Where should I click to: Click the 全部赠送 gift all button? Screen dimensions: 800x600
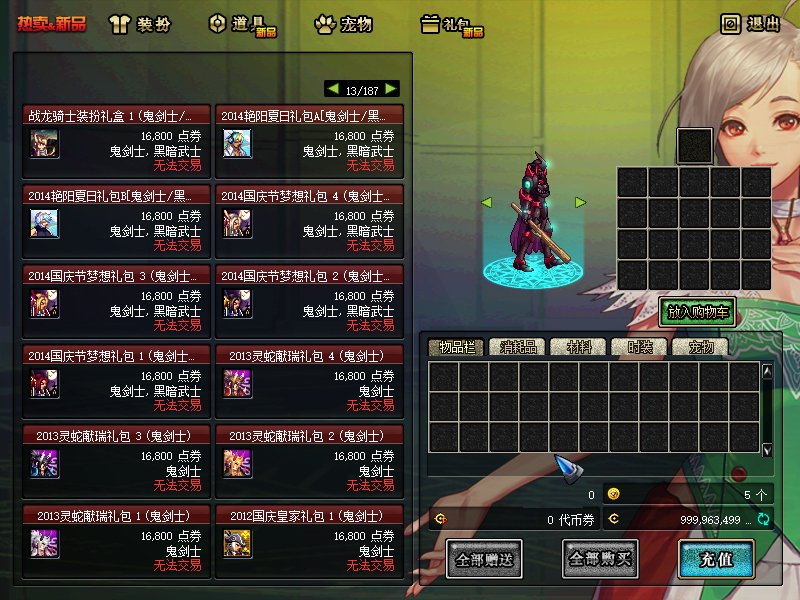pyautogui.click(x=484, y=559)
